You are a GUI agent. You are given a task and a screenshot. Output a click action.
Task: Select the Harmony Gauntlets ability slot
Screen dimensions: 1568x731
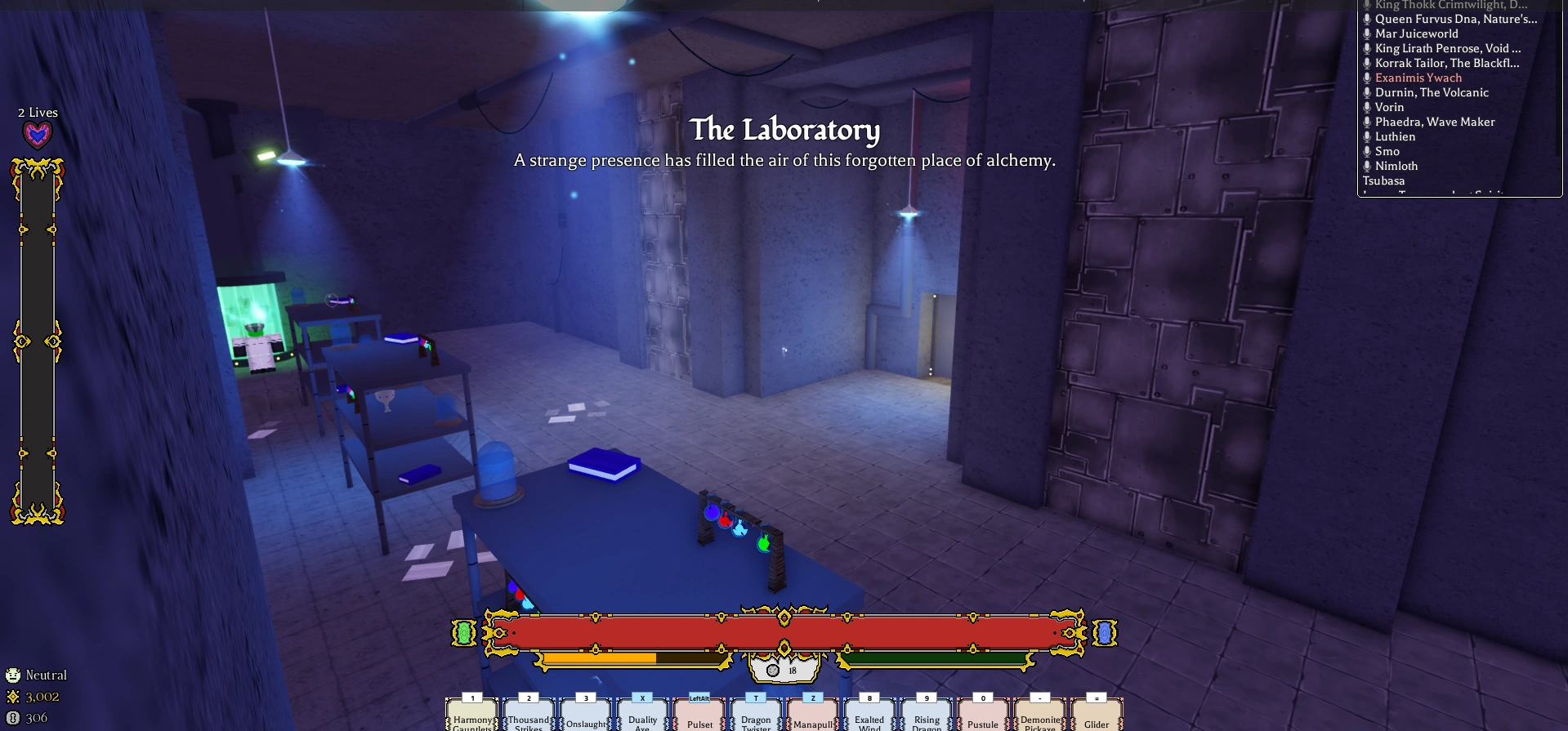(472, 717)
